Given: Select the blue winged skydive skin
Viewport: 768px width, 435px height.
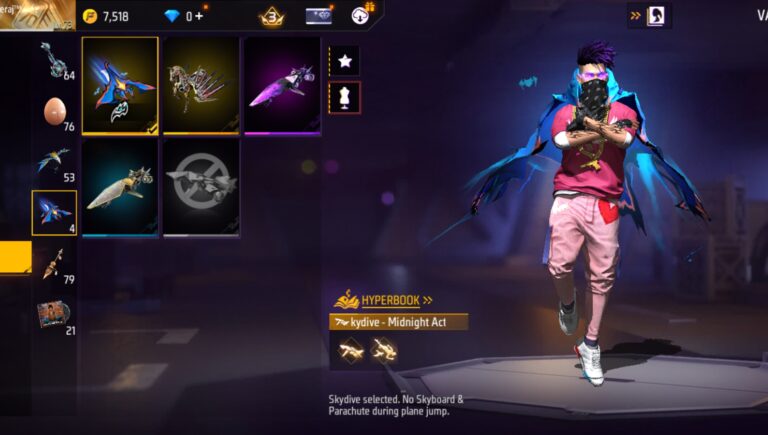Looking at the screenshot, I should click(x=120, y=85).
